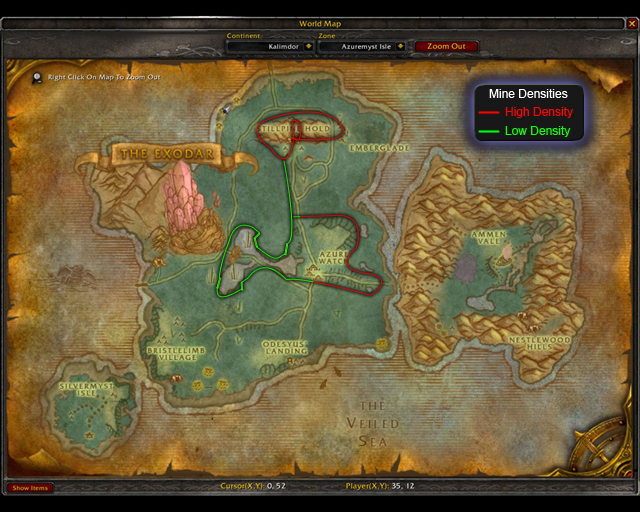Click the red Zoom Out button
The image size is (640, 512).
pyautogui.click(x=445, y=46)
